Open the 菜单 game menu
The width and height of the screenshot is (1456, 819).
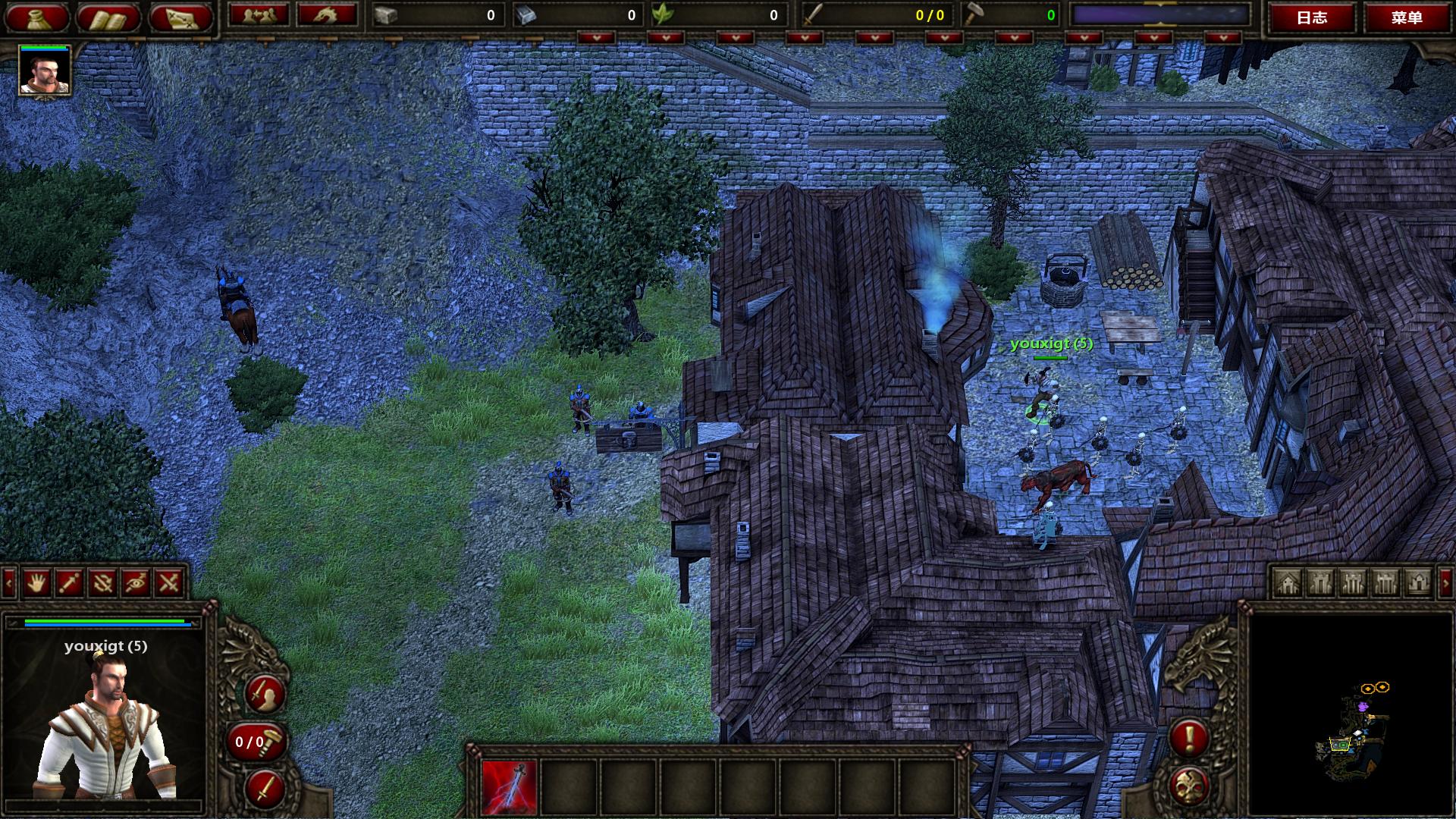click(x=1407, y=17)
